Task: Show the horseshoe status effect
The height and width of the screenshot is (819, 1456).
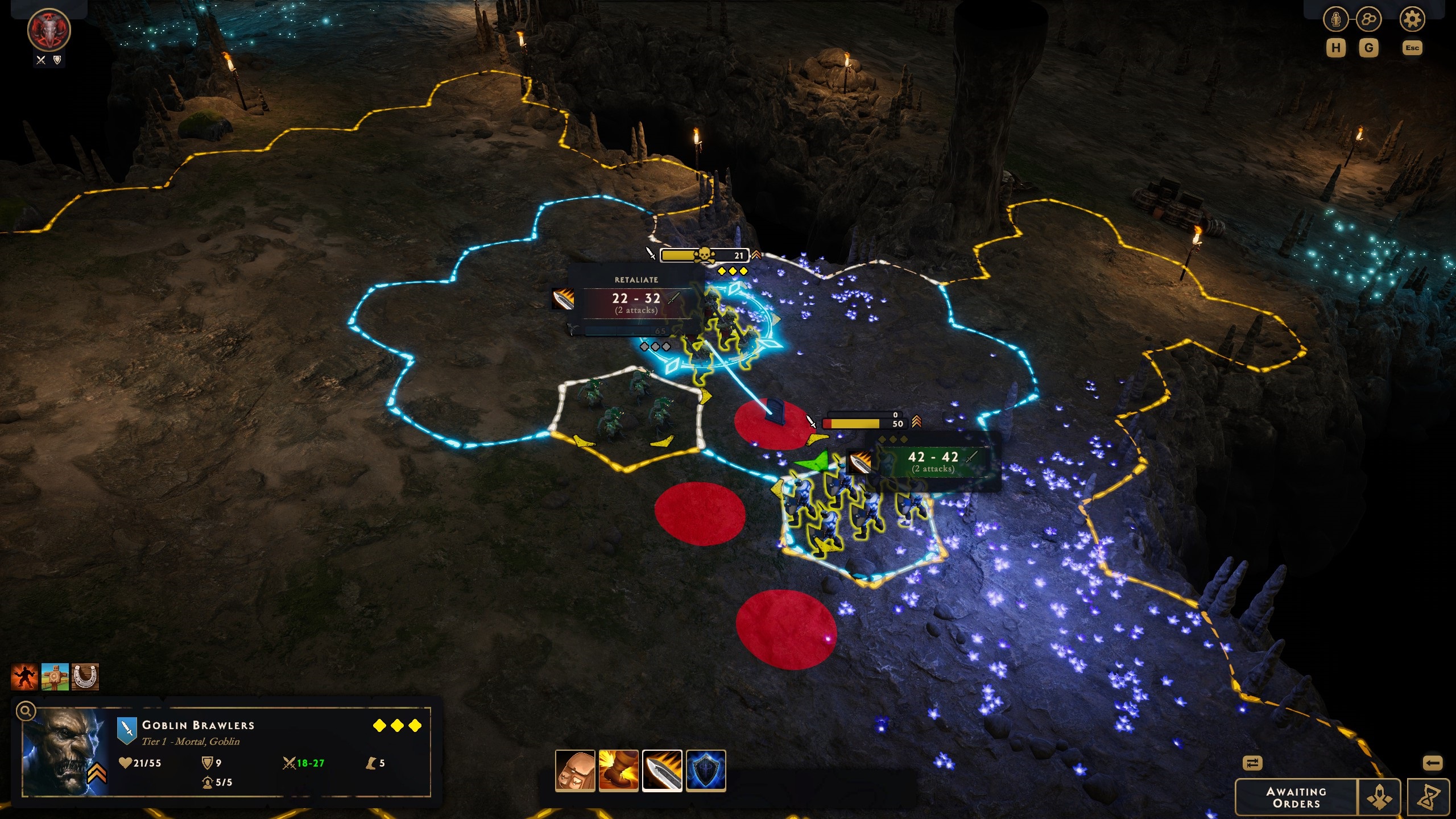Action: (86, 677)
